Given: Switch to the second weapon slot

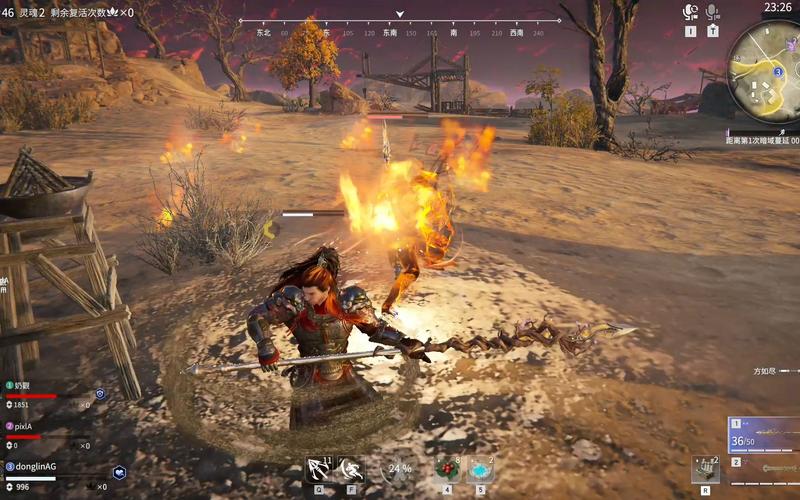Looking at the screenshot, I should point(764,466).
